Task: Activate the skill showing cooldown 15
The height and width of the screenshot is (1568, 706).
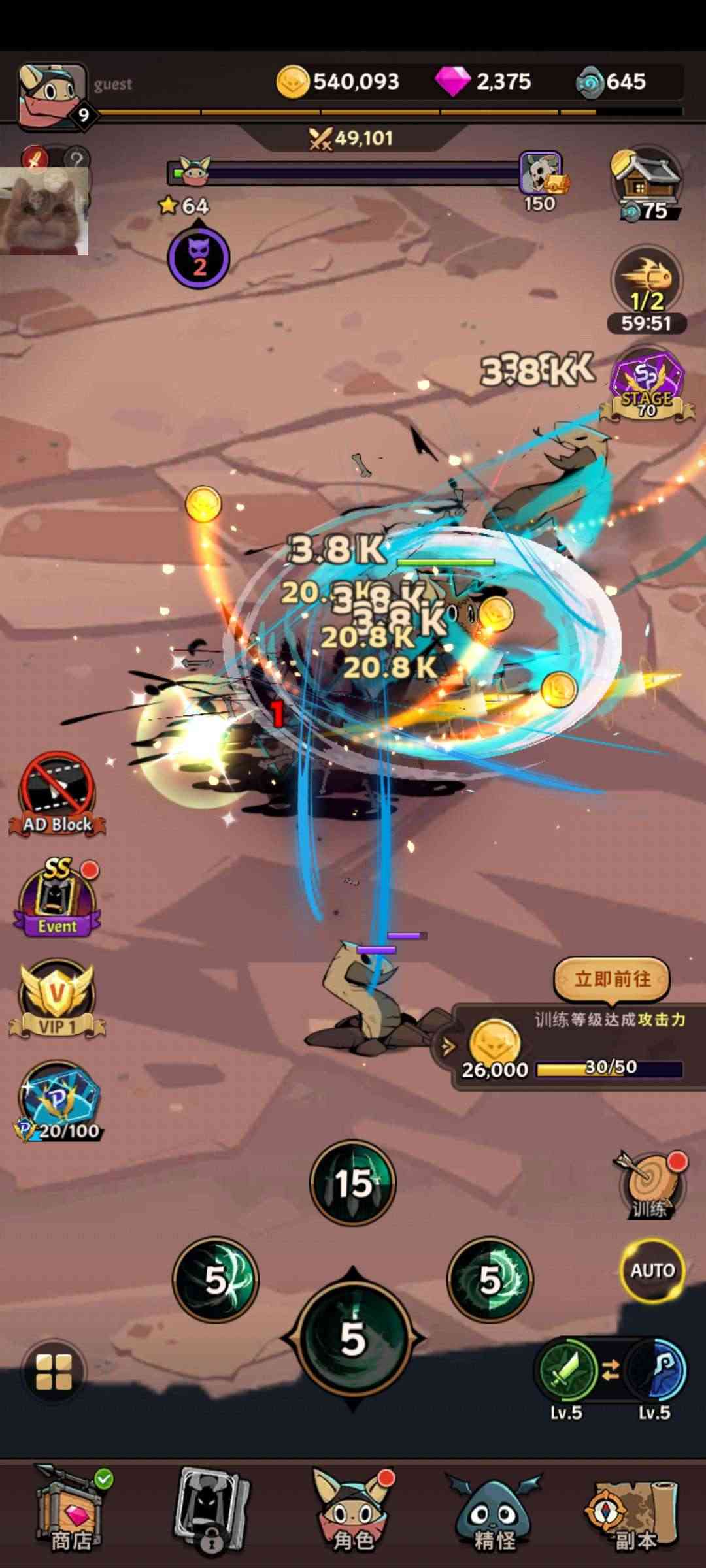Action: pyautogui.click(x=353, y=1183)
